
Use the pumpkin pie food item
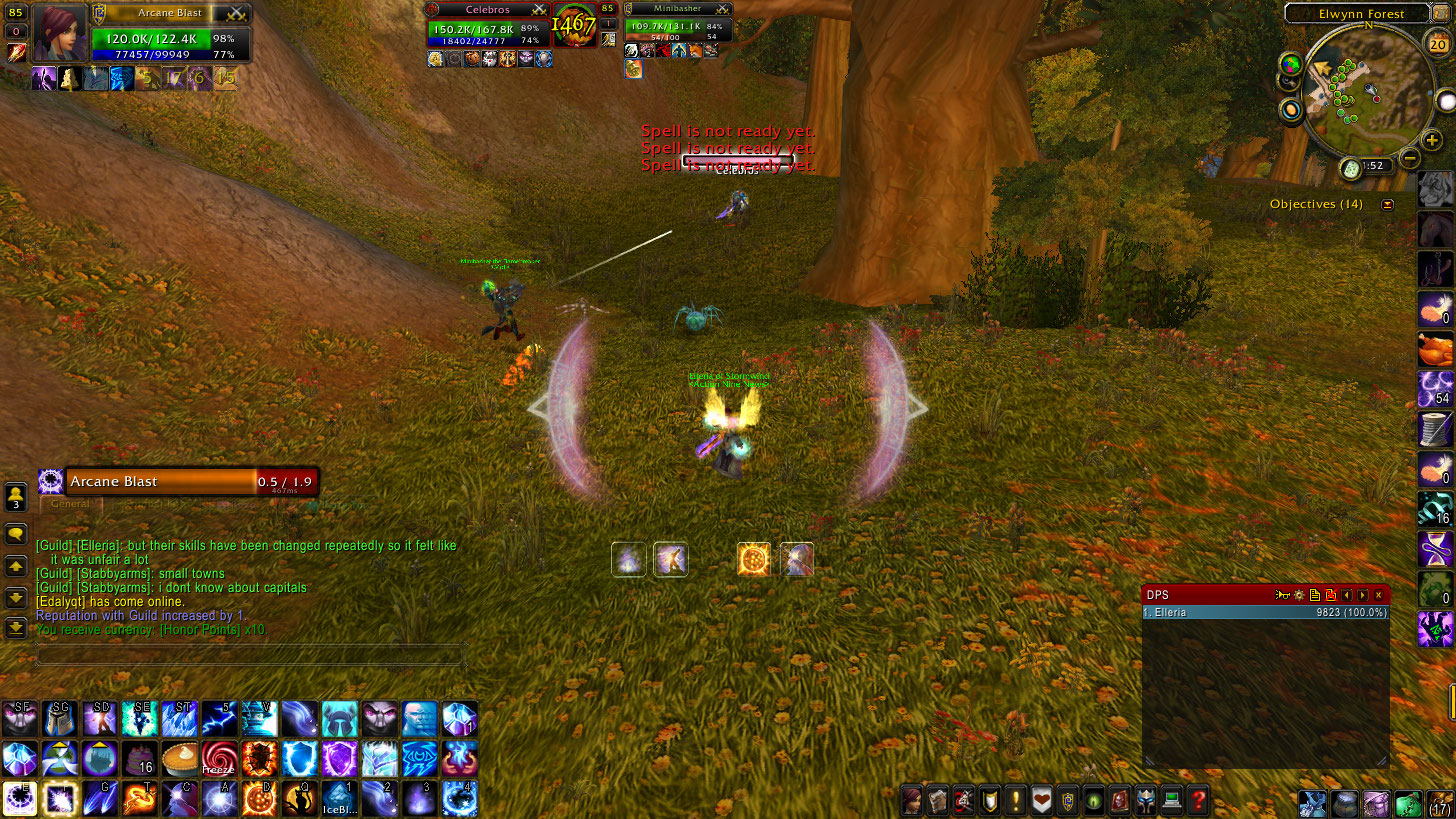180,759
